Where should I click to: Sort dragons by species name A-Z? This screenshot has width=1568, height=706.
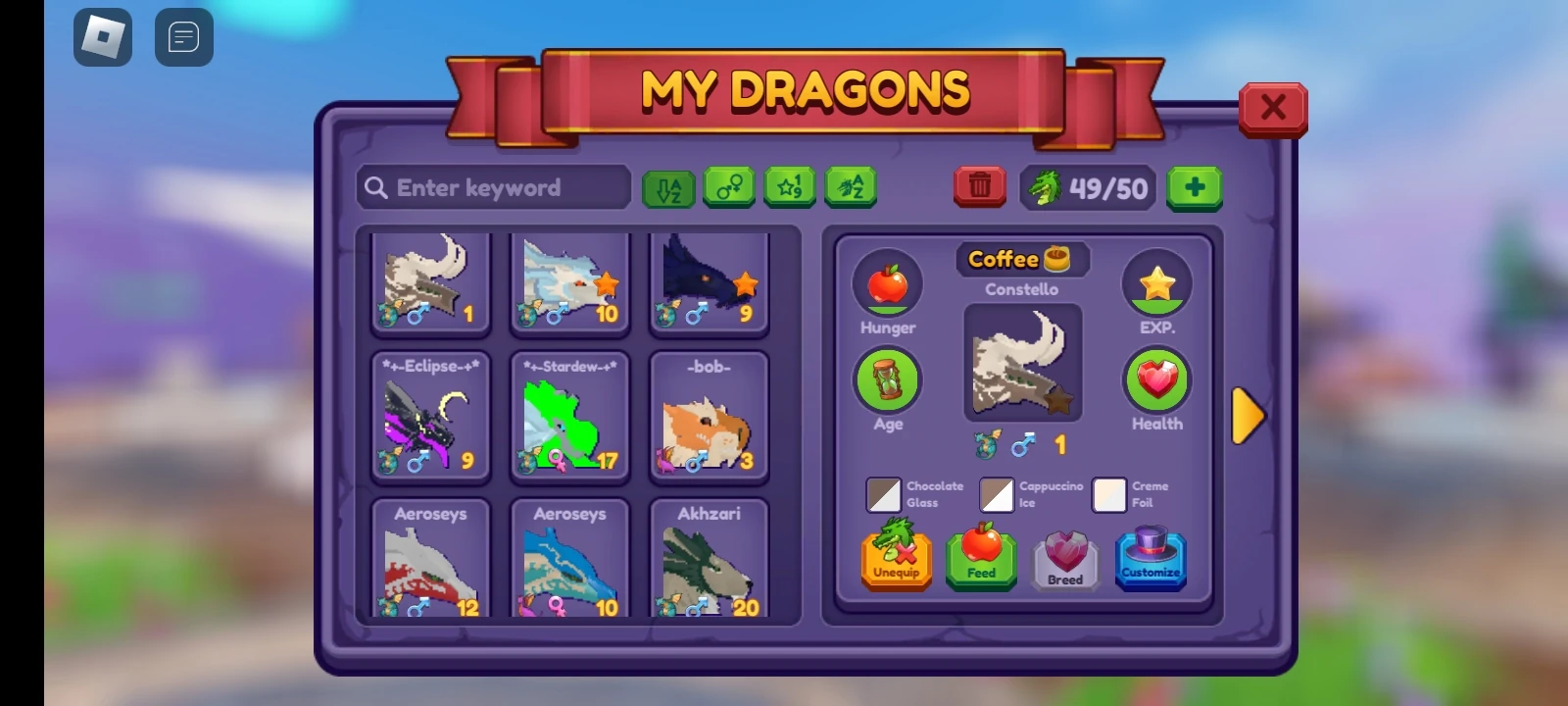coord(852,187)
